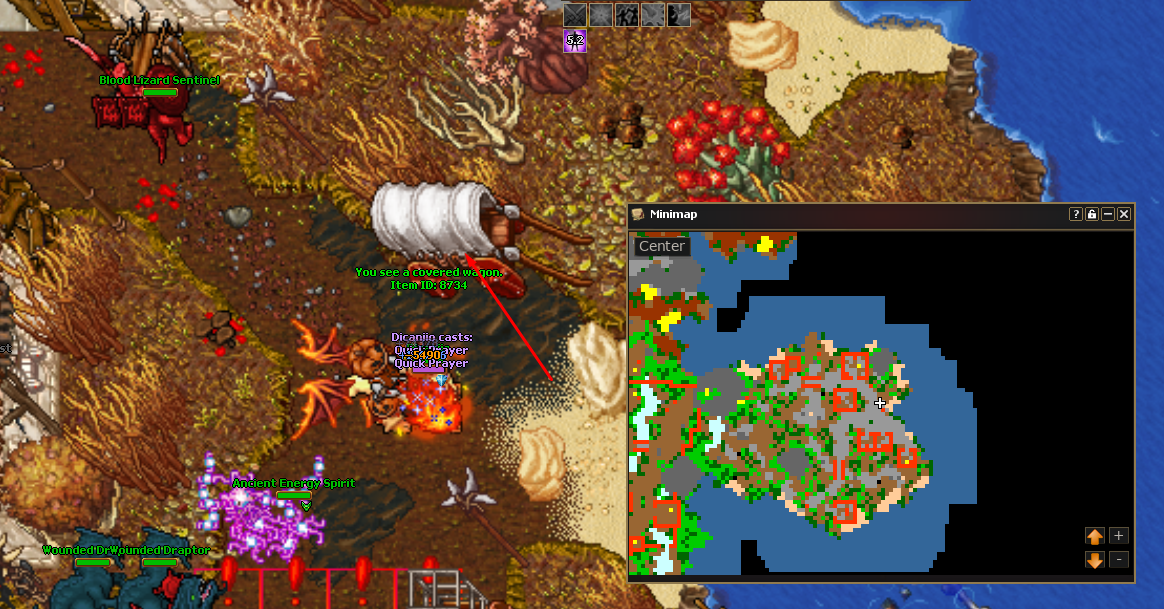
Task: Go down one floor with orange down arrow
Action: [x=1095, y=560]
